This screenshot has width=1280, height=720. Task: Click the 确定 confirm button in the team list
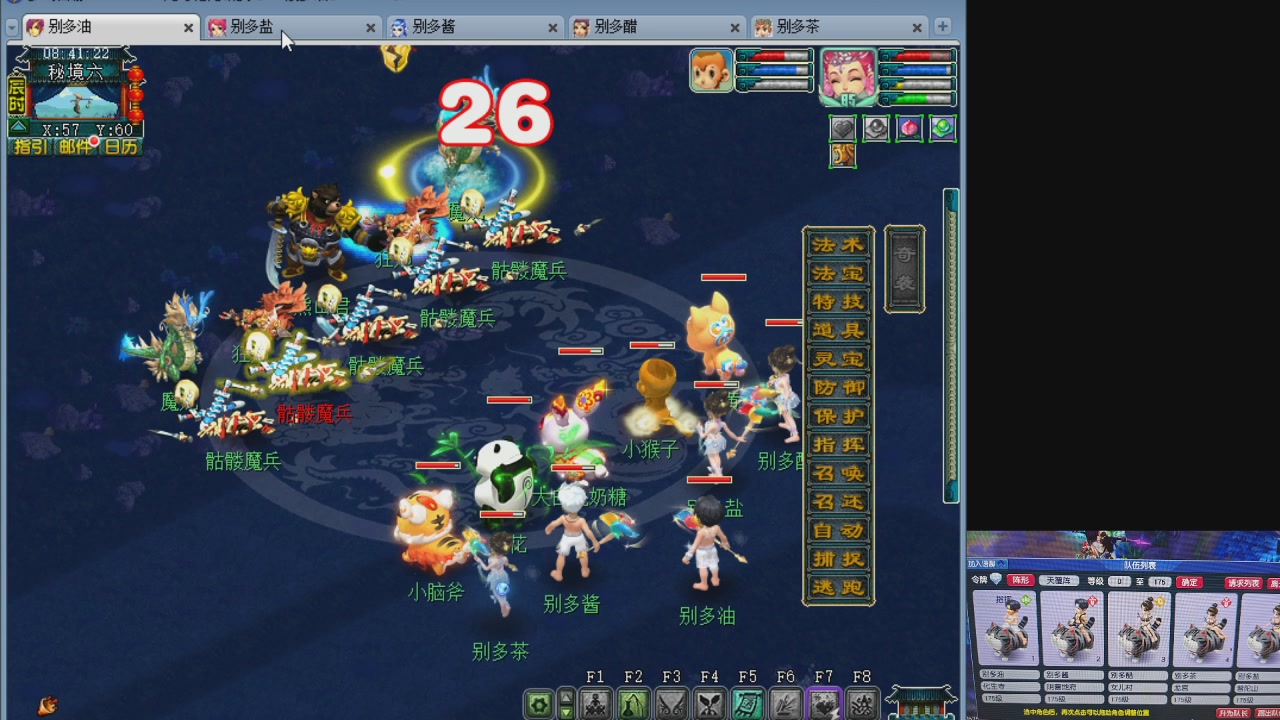[x=1189, y=582]
